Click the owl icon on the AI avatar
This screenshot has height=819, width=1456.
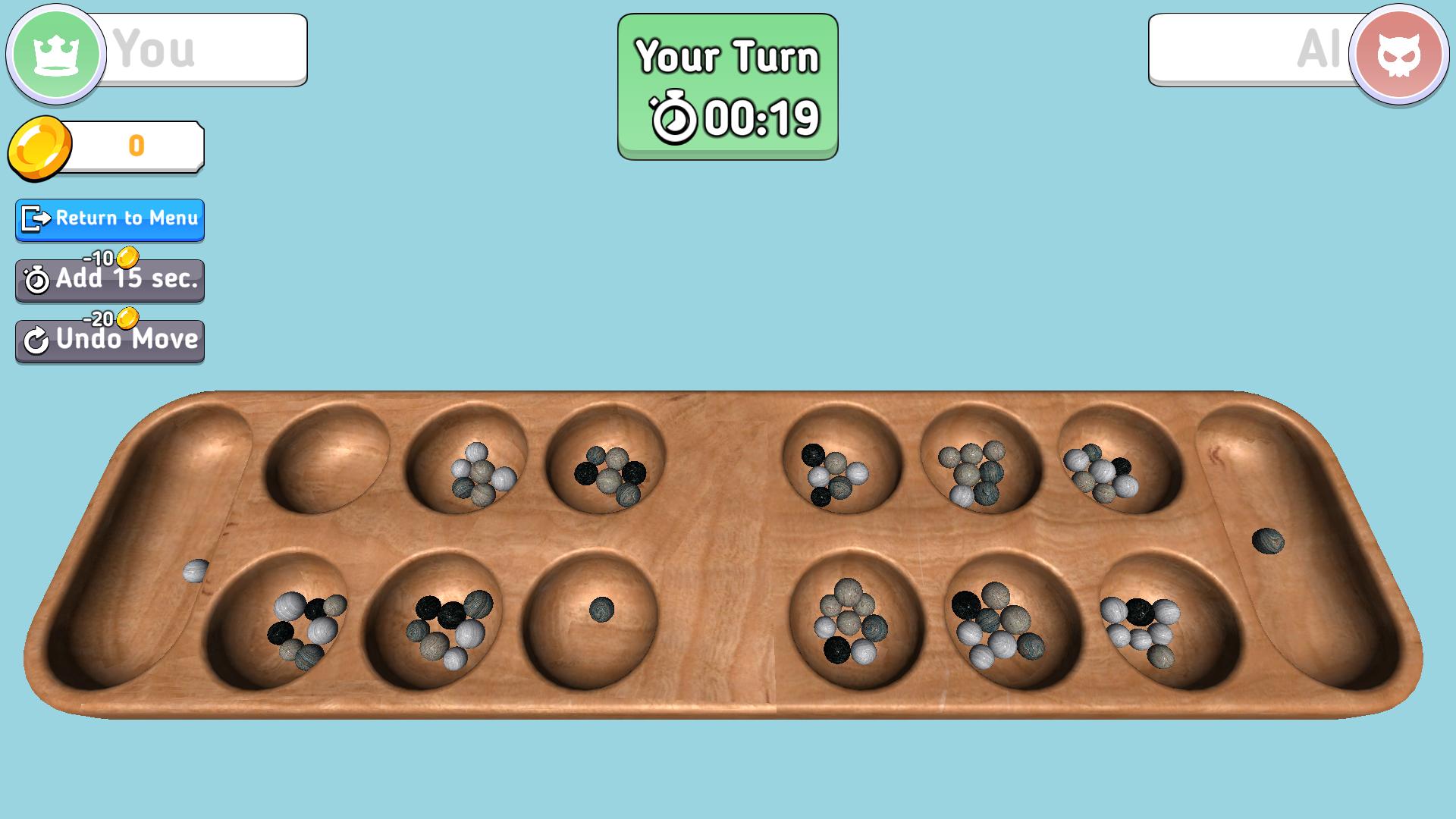[1402, 50]
